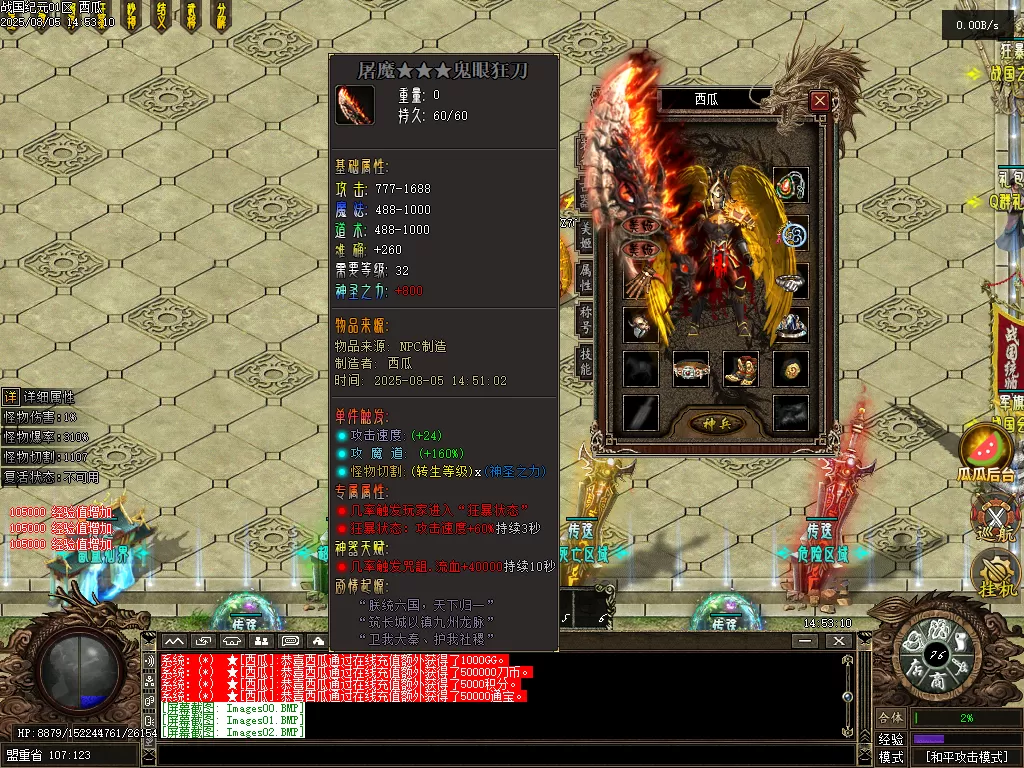Open the 瓜瓜后台 watermelon menu
1024x768 pixels.
(985, 453)
